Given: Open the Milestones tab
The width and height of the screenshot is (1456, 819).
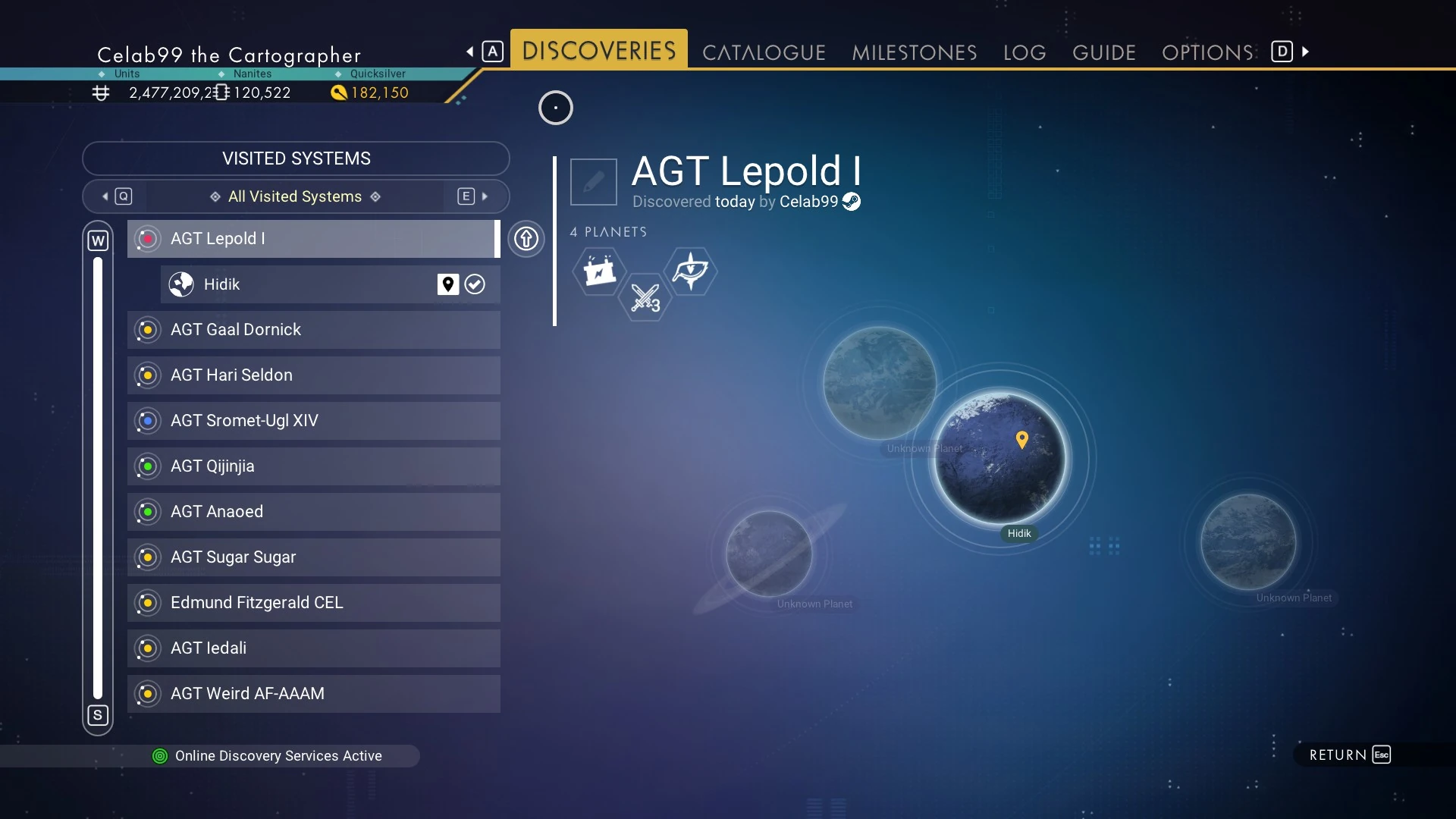Looking at the screenshot, I should pyautogui.click(x=914, y=52).
